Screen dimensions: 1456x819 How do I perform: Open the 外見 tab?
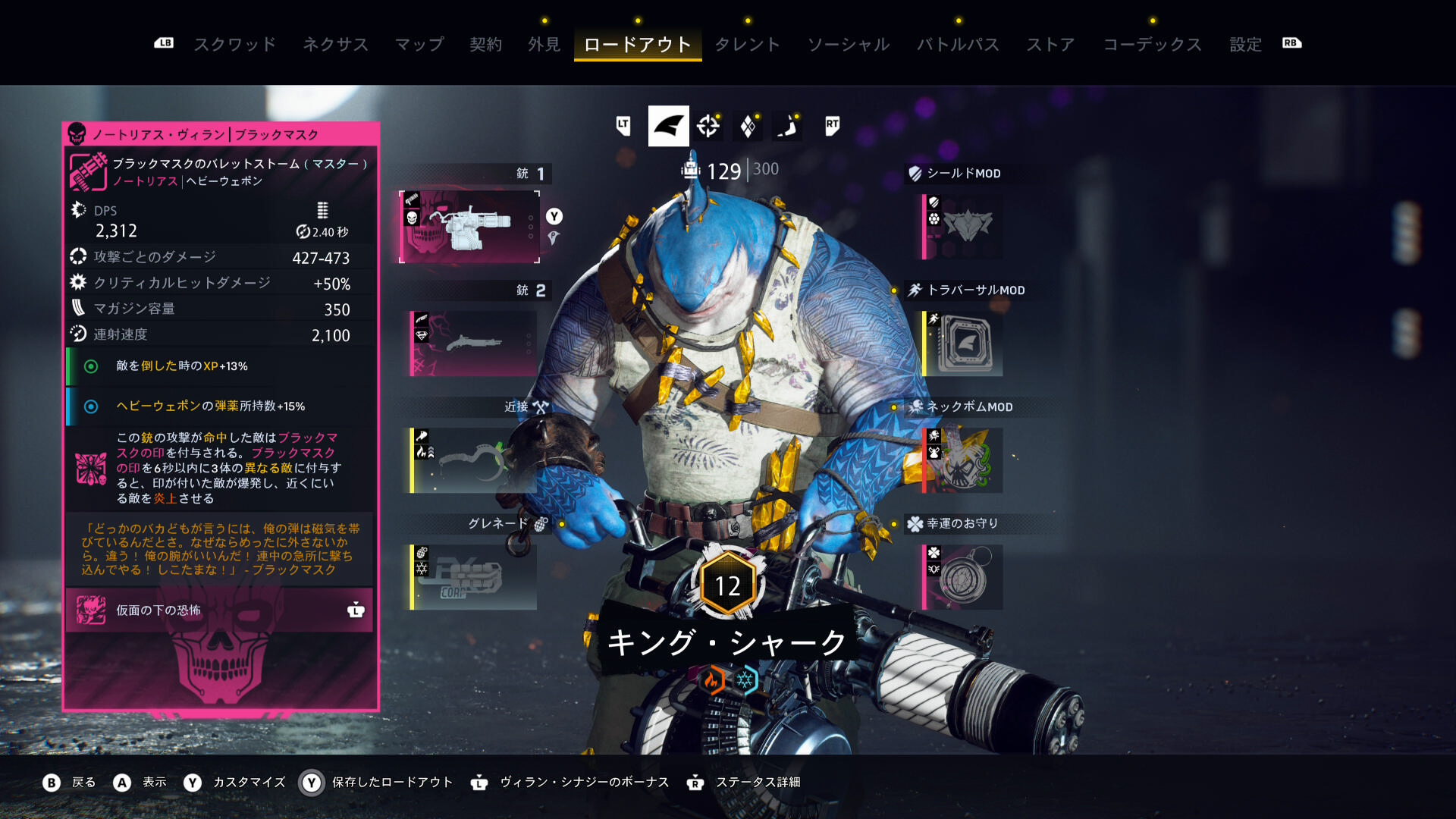point(544,44)
